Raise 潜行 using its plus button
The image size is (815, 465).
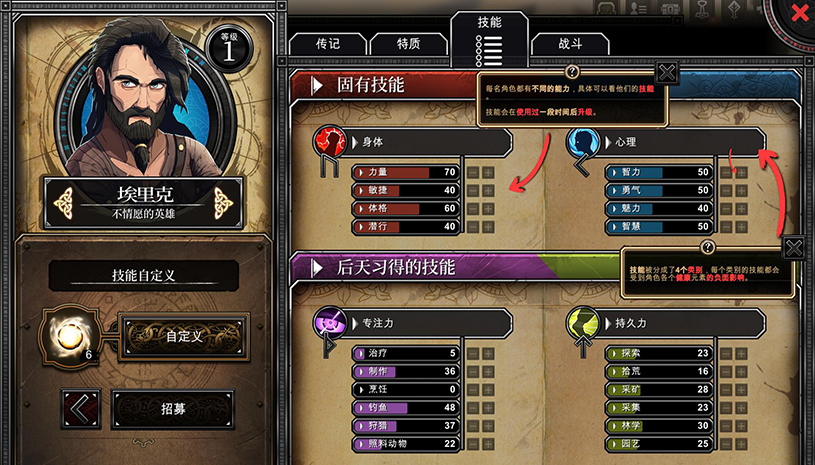(489, 227)
